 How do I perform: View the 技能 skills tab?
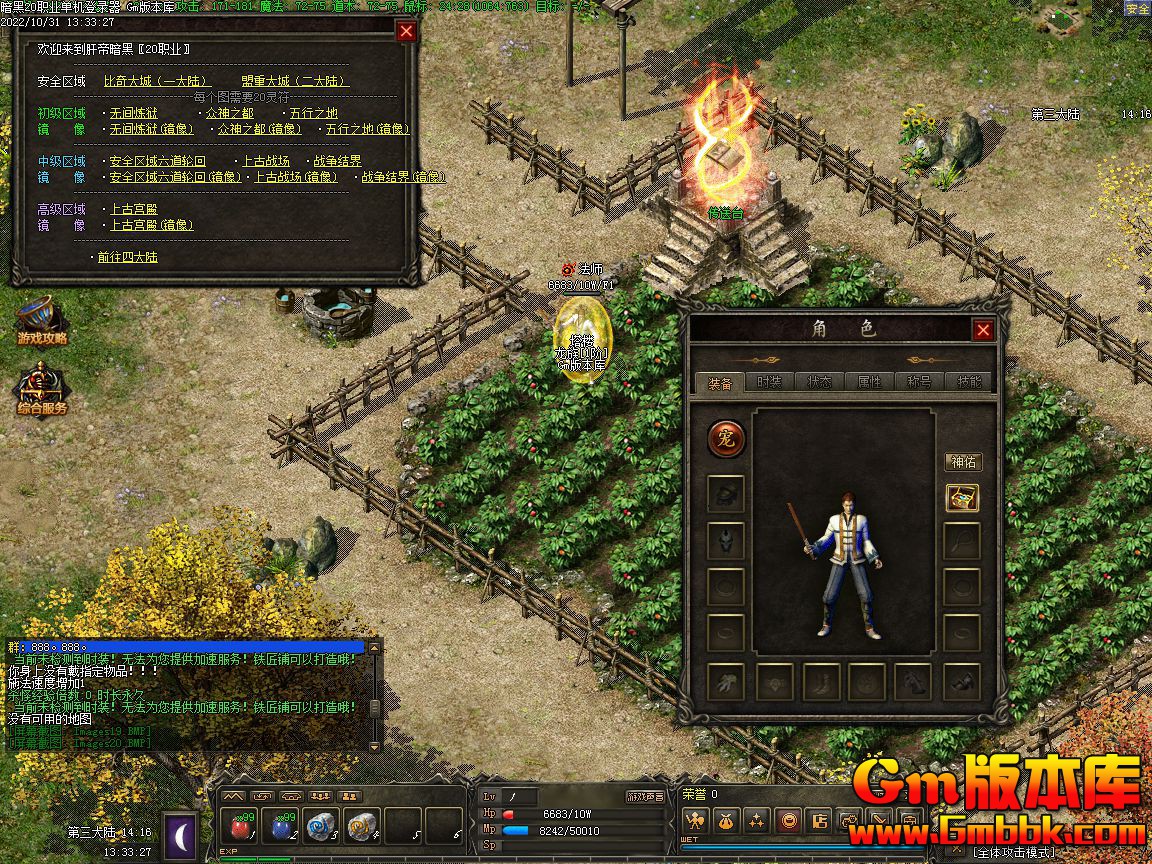969,381
